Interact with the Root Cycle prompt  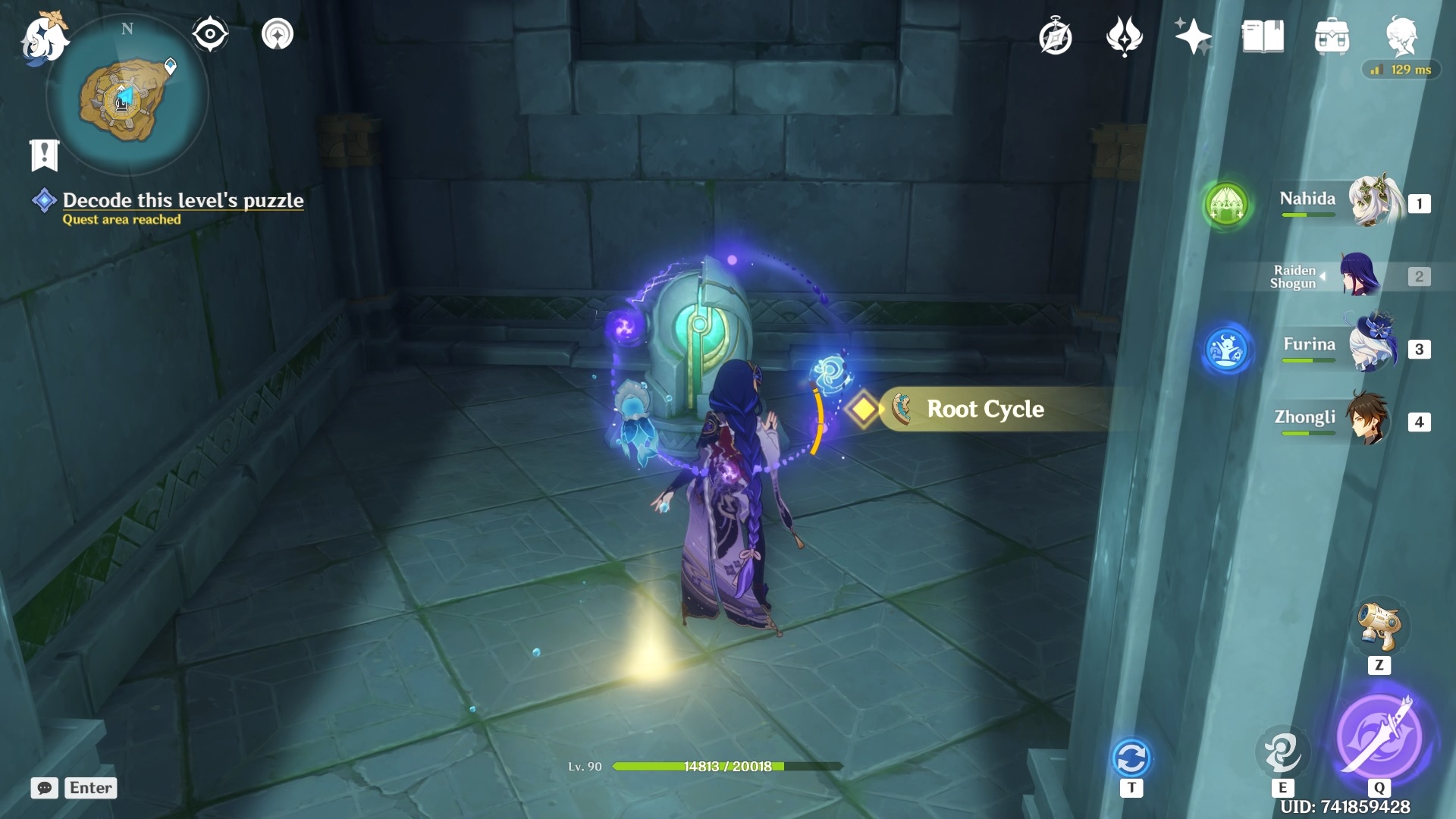(x=984, y=409)
